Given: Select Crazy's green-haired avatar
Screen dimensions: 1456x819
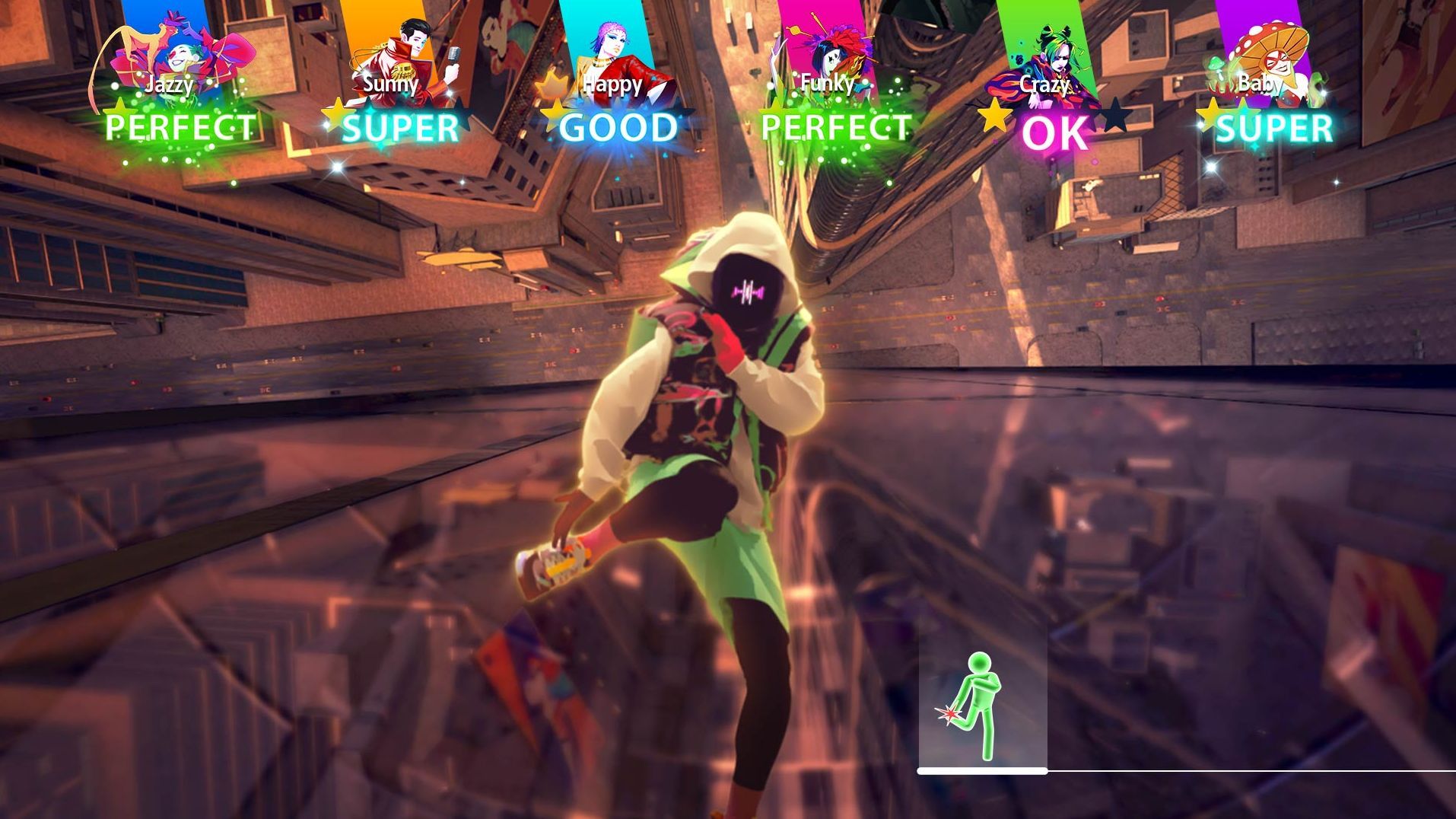Looking at the screenshot, I should tap(1057, 53).
